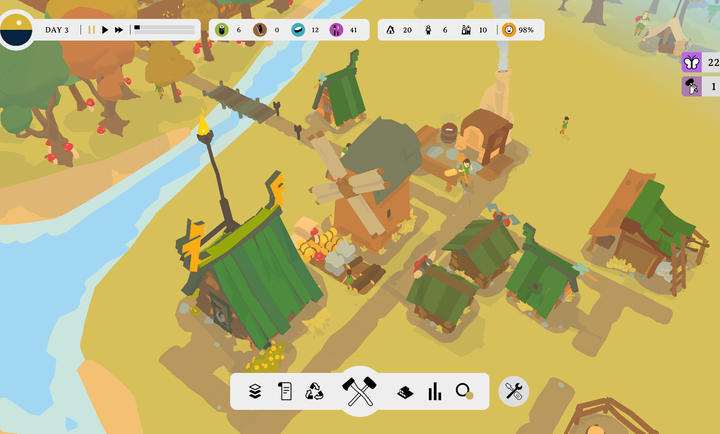Click the smiley face happiness indicator

tap(509, 30)
